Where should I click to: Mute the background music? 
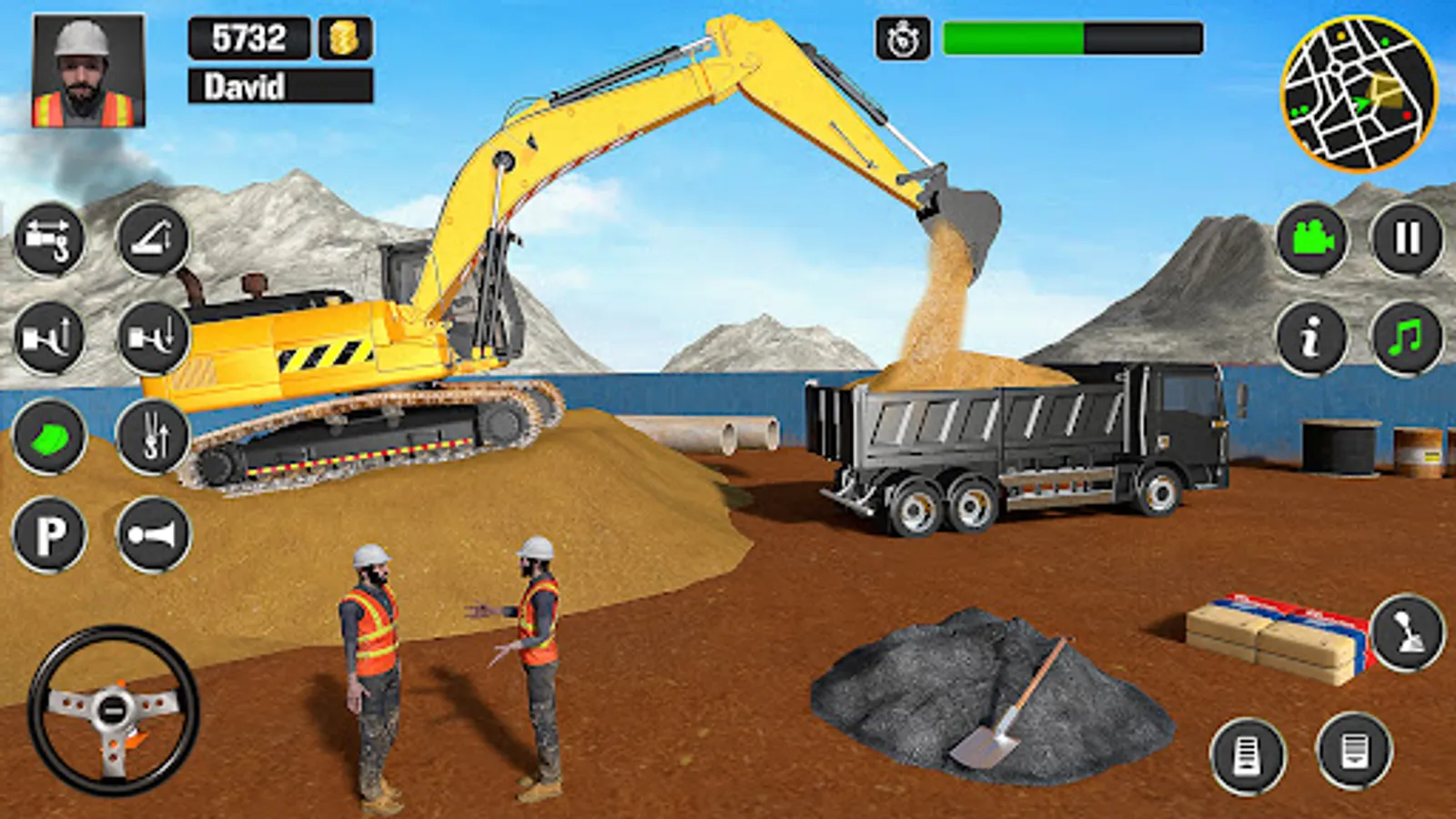(x=1406, y=339)
